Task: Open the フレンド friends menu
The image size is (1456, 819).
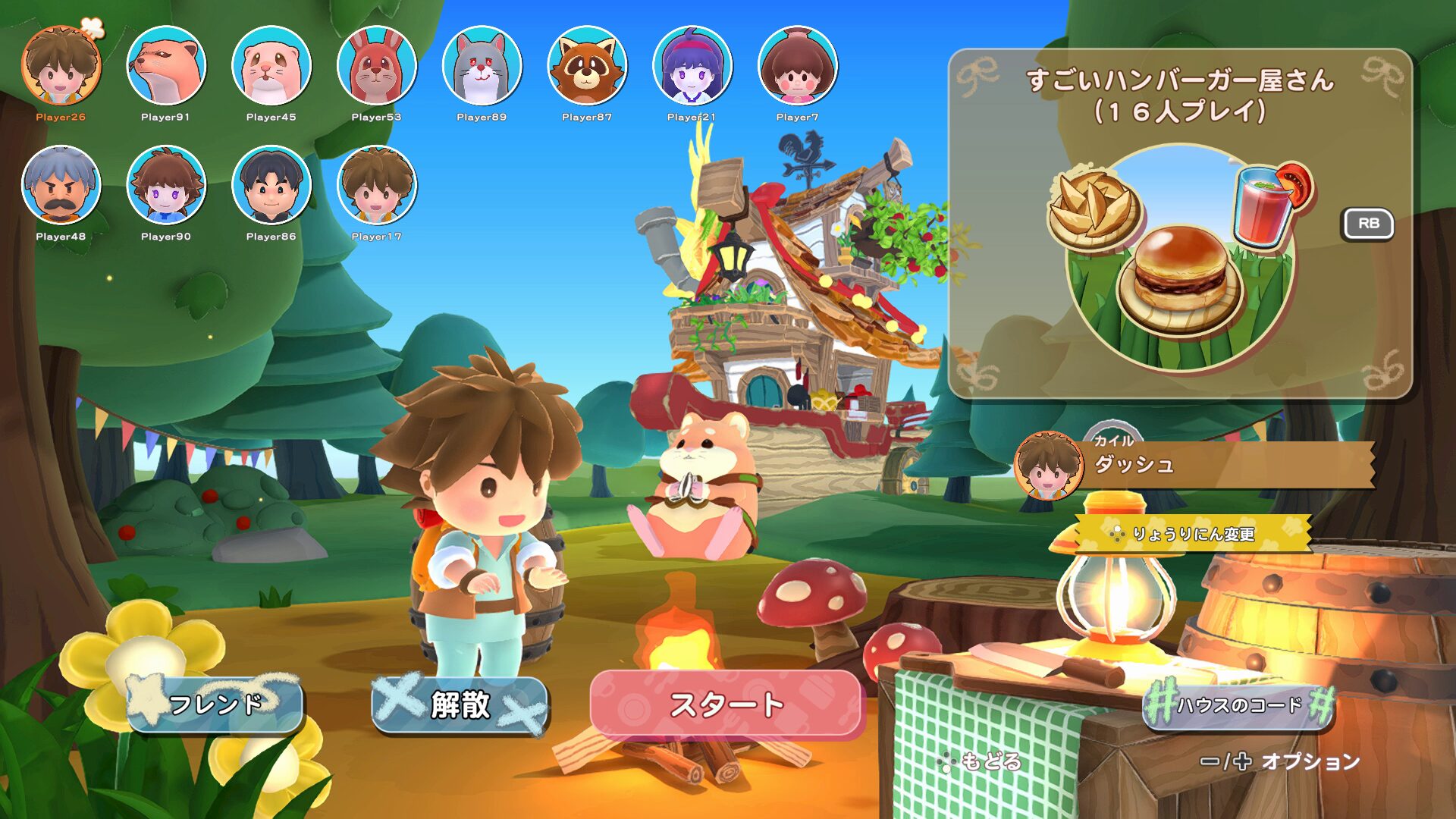Action: [x=216, y=705]
